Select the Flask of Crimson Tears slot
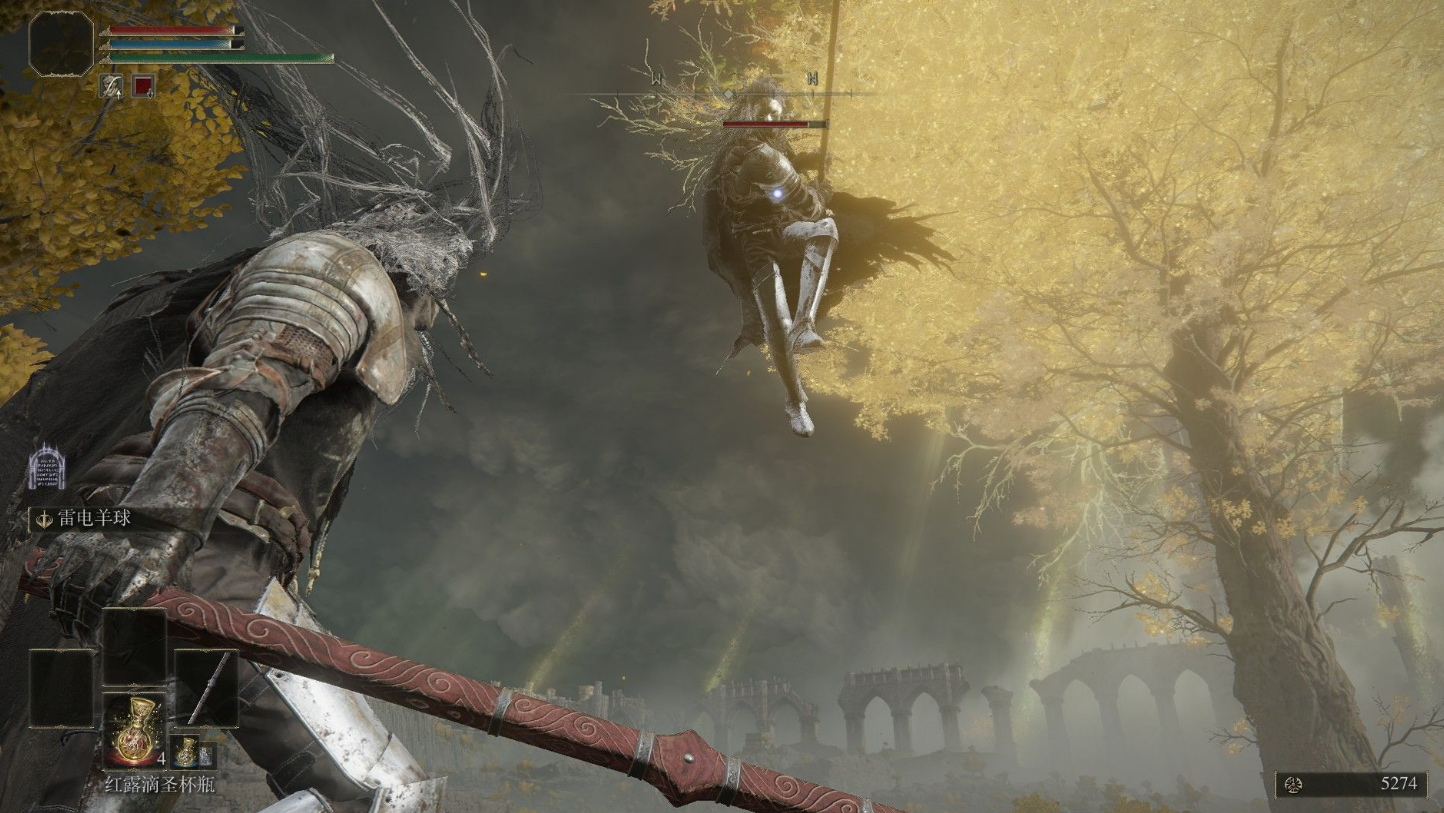 pos(134,731)
